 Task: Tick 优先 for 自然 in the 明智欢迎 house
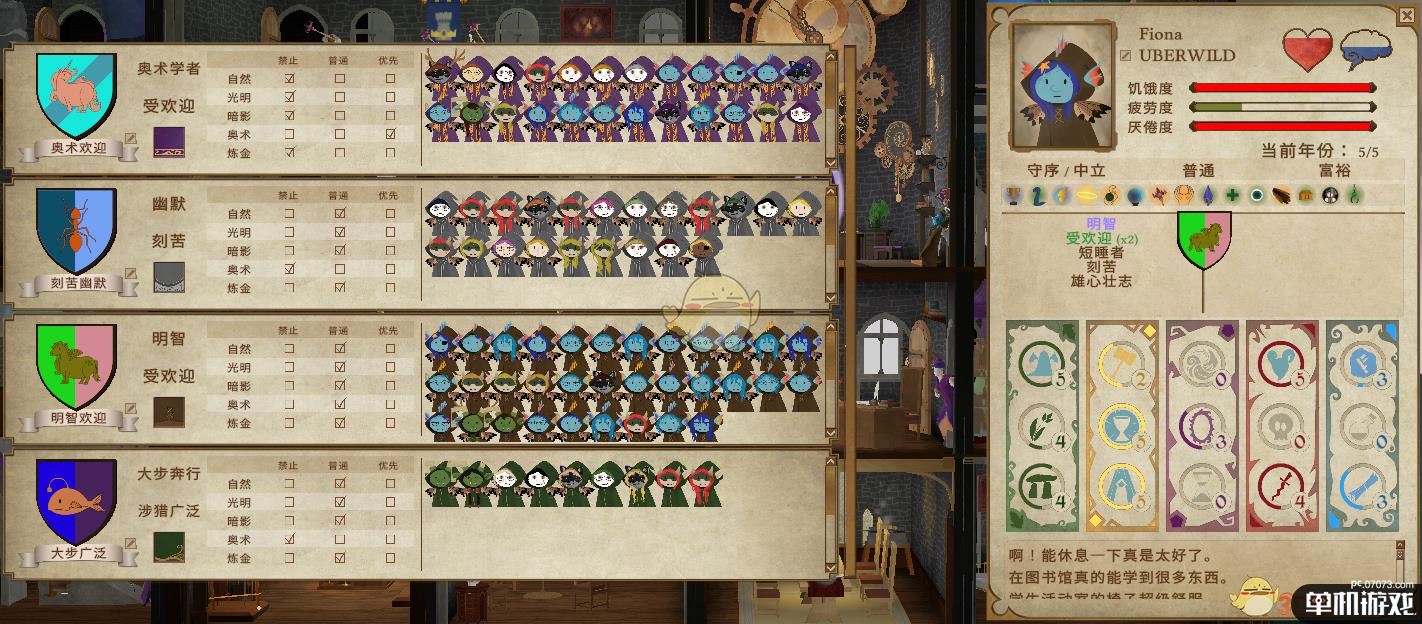tap(390, 349)
